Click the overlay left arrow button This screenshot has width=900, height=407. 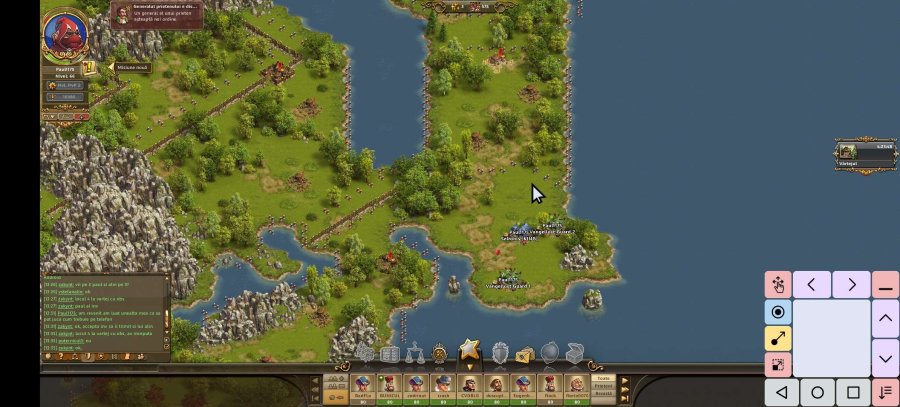click(x=812, y=285)
